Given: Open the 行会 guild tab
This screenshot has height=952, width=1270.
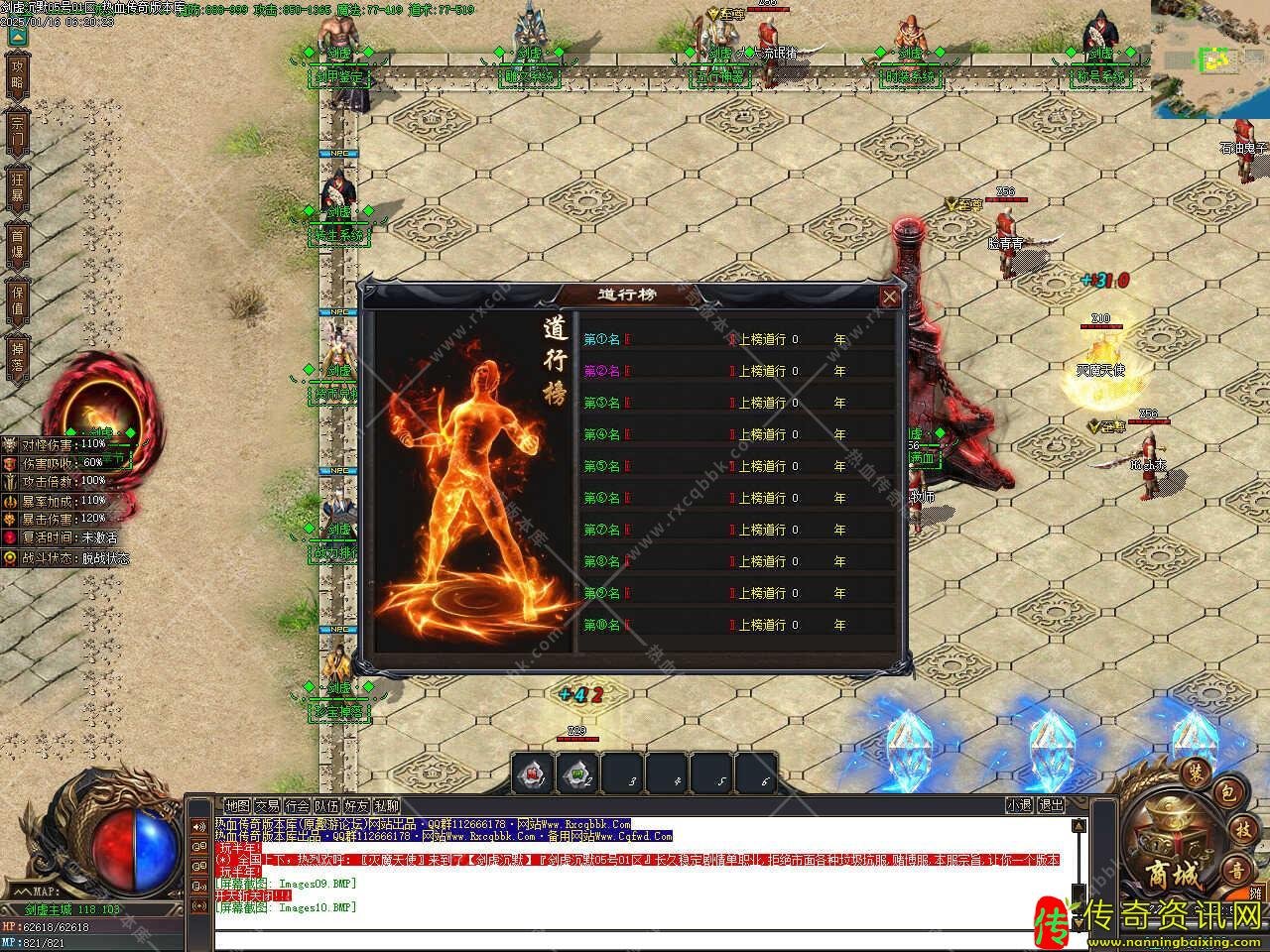Looking at the screenshot, I should click(x=297, y=806).
